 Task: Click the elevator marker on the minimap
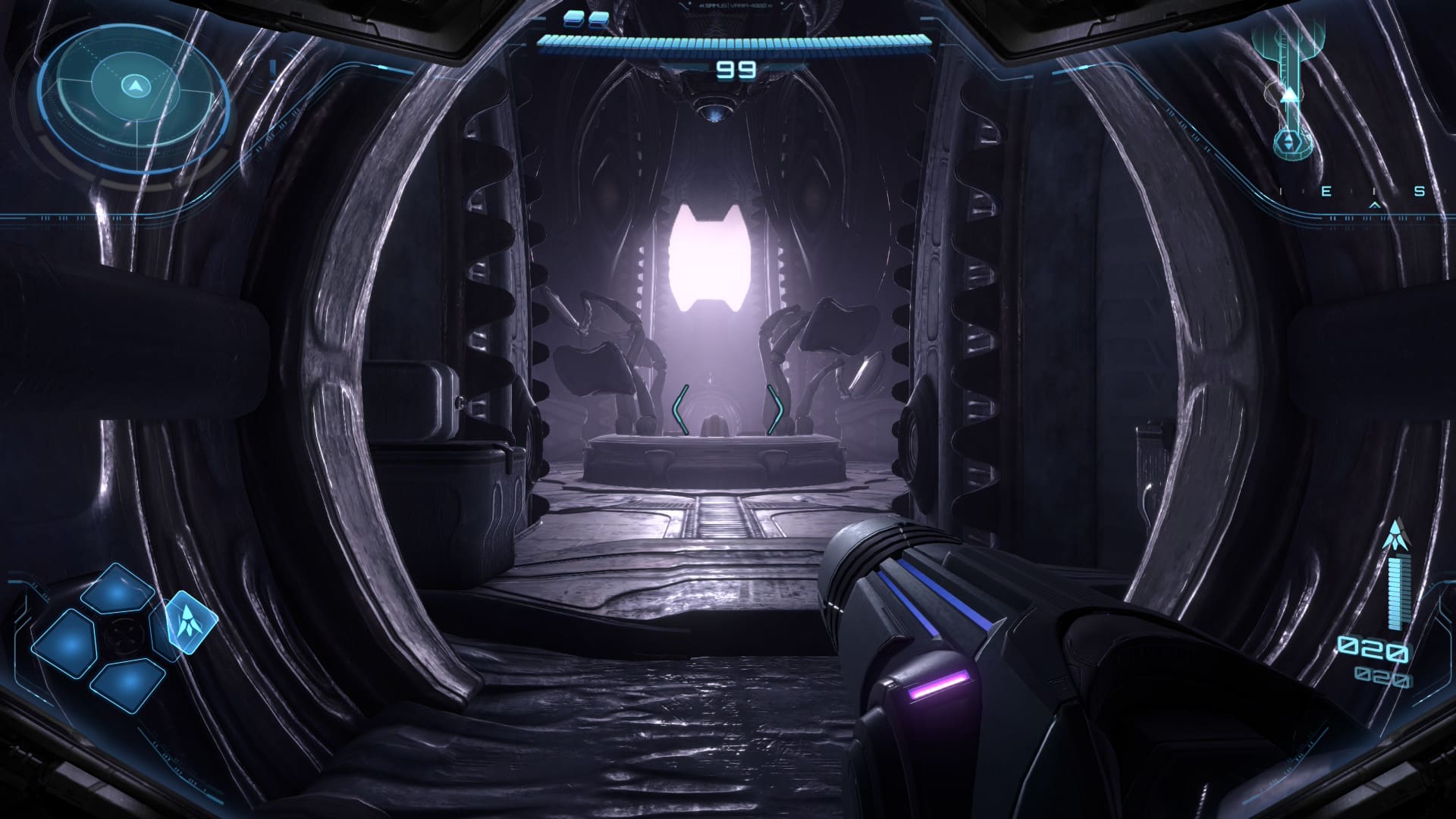point(1288,142)
